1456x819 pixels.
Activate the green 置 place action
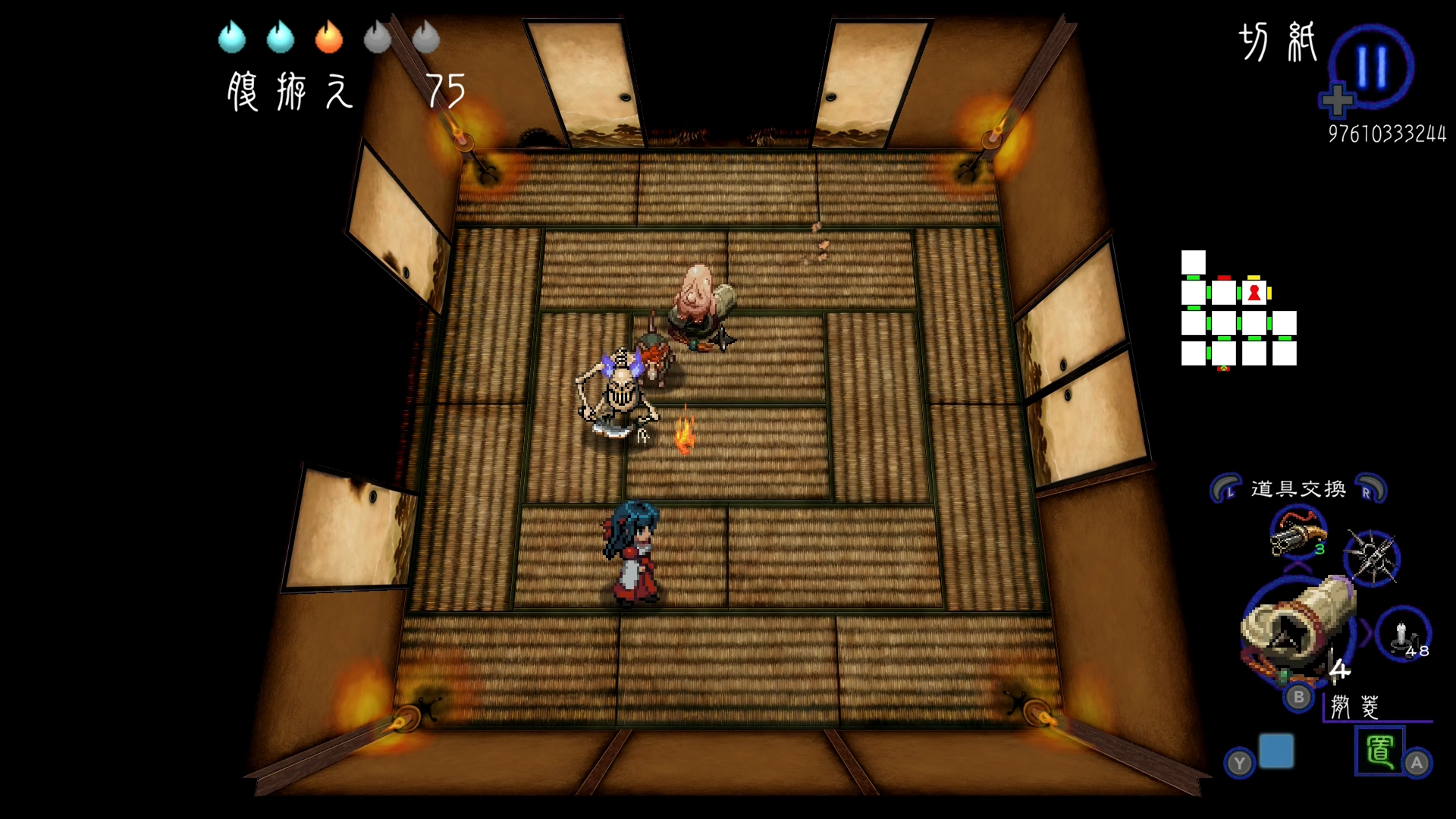click(x=1379, y=751)
